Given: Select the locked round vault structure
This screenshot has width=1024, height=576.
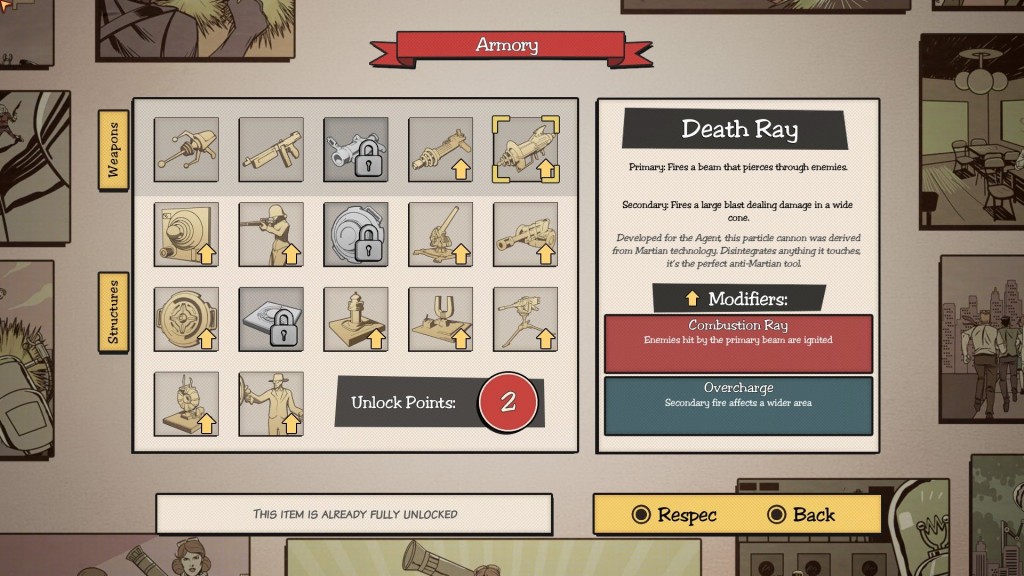Looking at the screenshot, I should (356, 235).
